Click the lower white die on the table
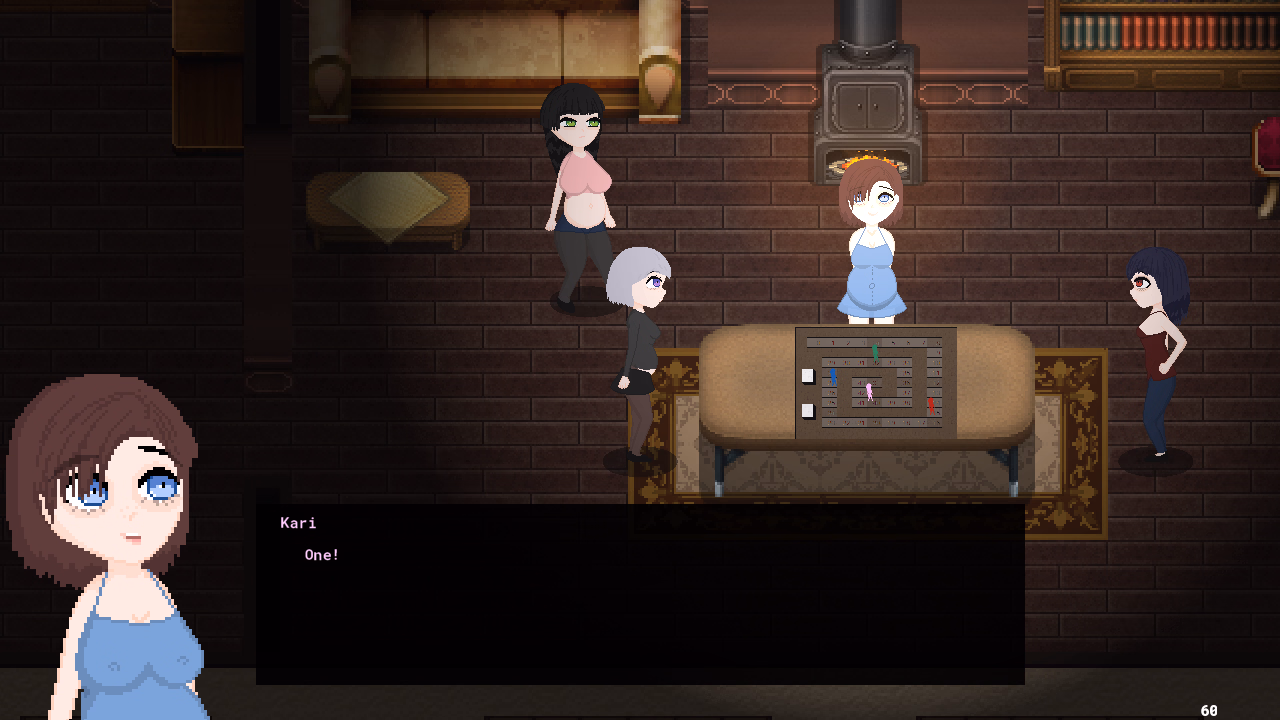 pos(808,411)
